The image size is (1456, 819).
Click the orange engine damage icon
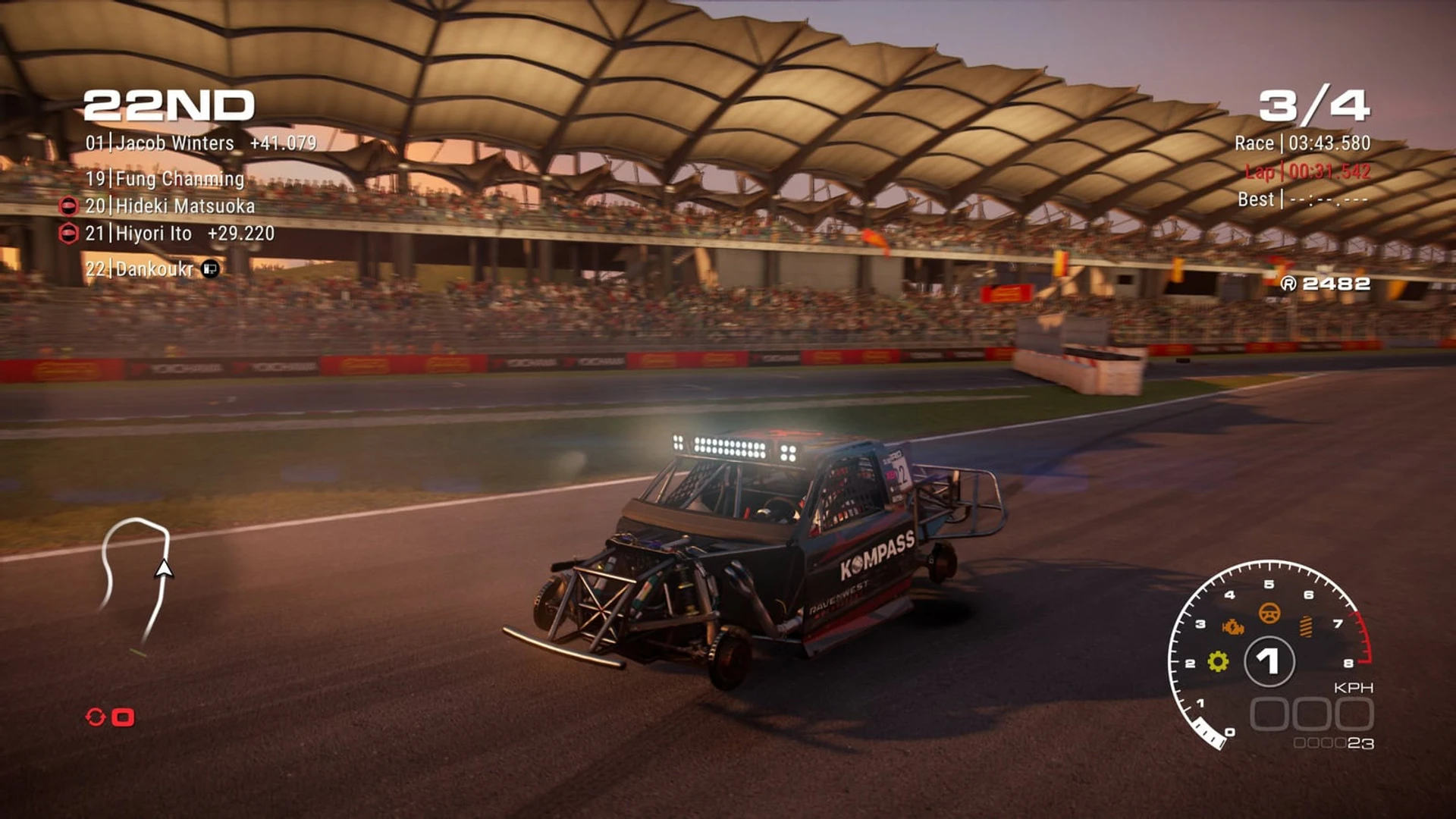[x=1233, y=627]
